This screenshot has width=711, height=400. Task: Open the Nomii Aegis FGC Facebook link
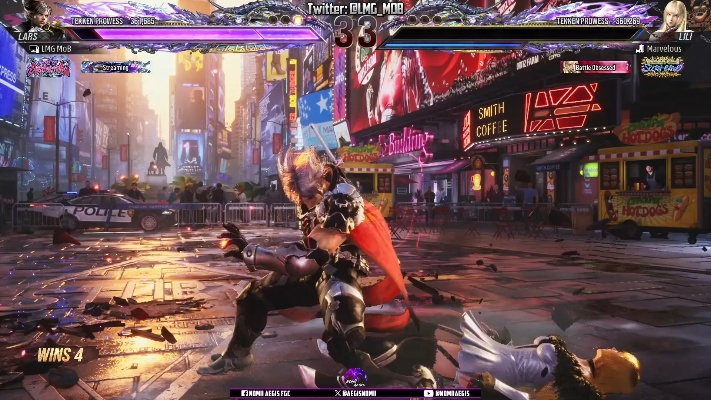264,393
